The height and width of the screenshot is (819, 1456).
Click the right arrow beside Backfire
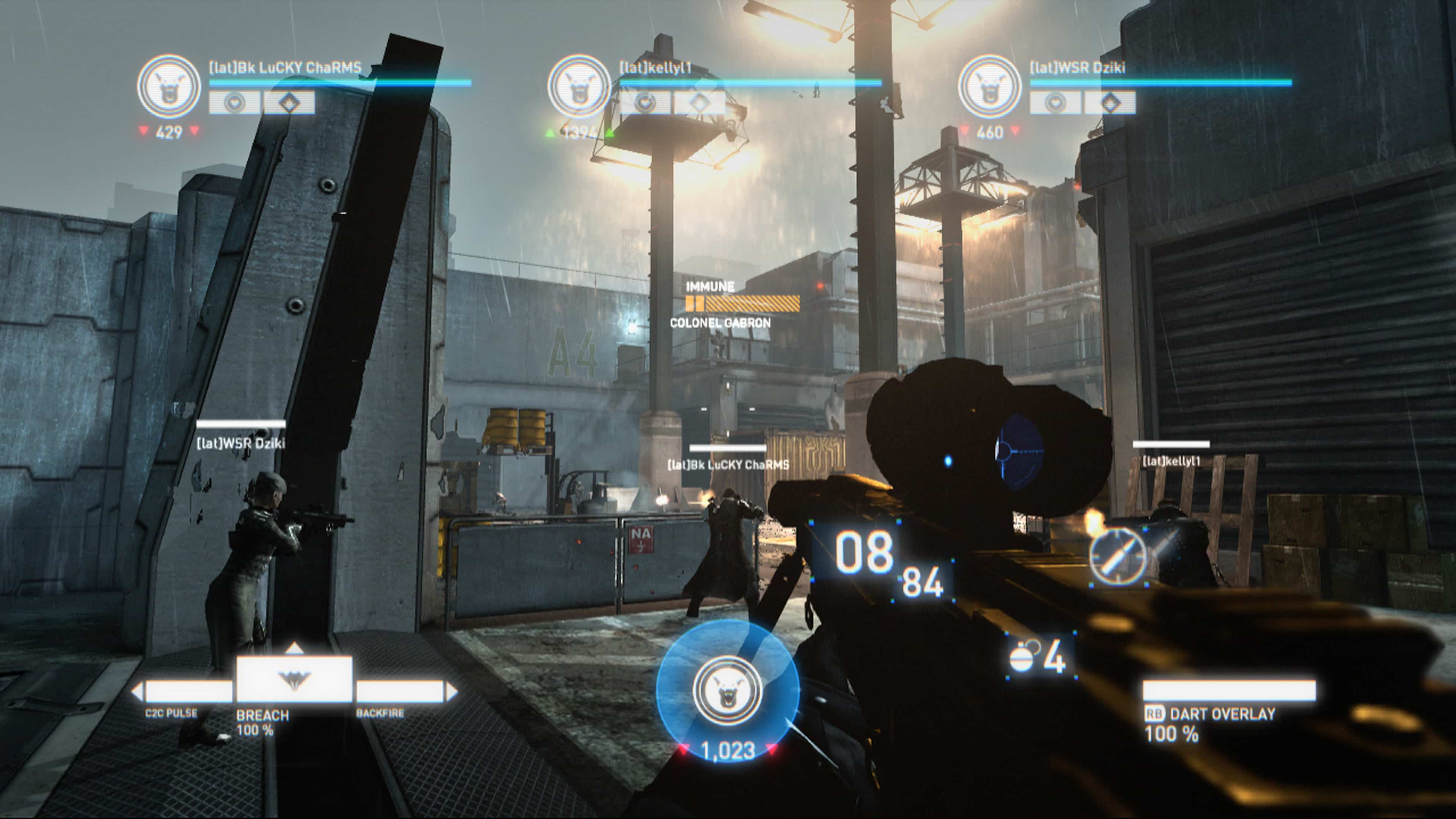[452, 691]
